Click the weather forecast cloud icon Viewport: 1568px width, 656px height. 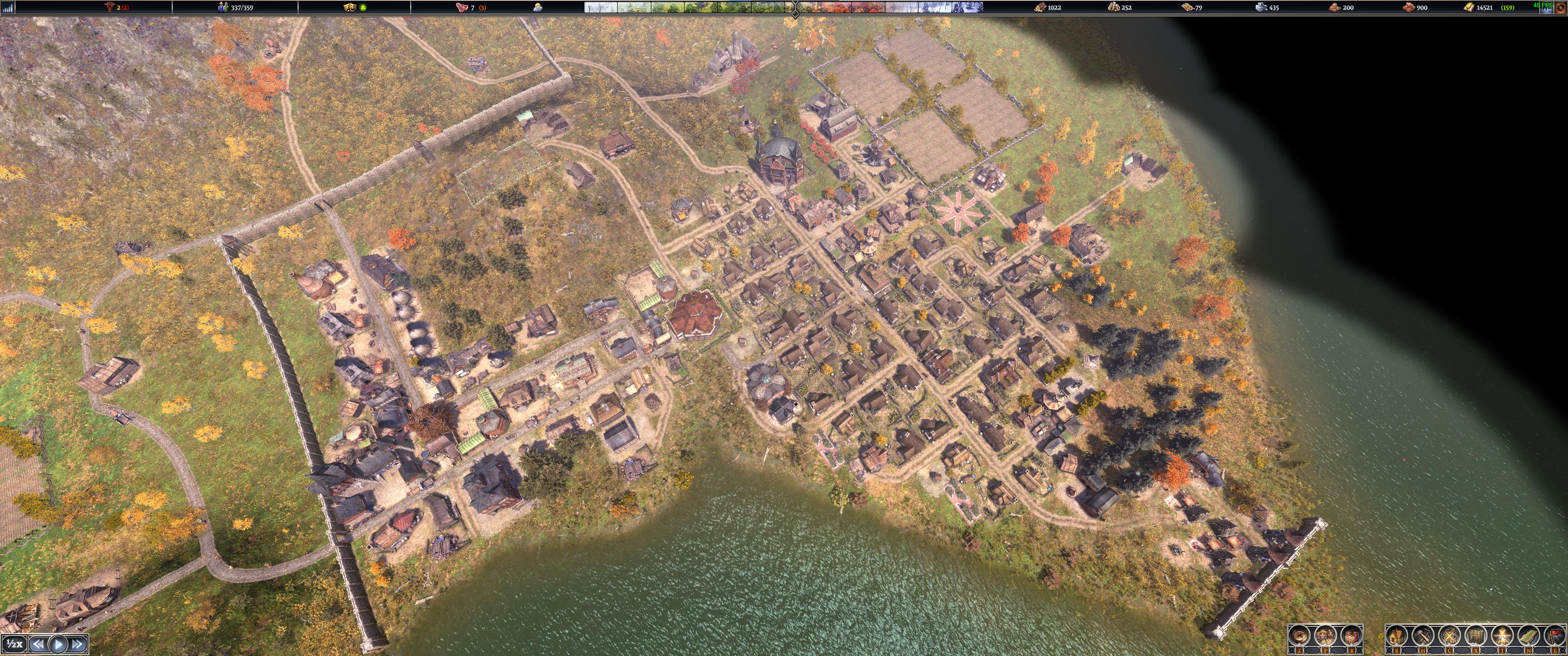tap(537, 7)
